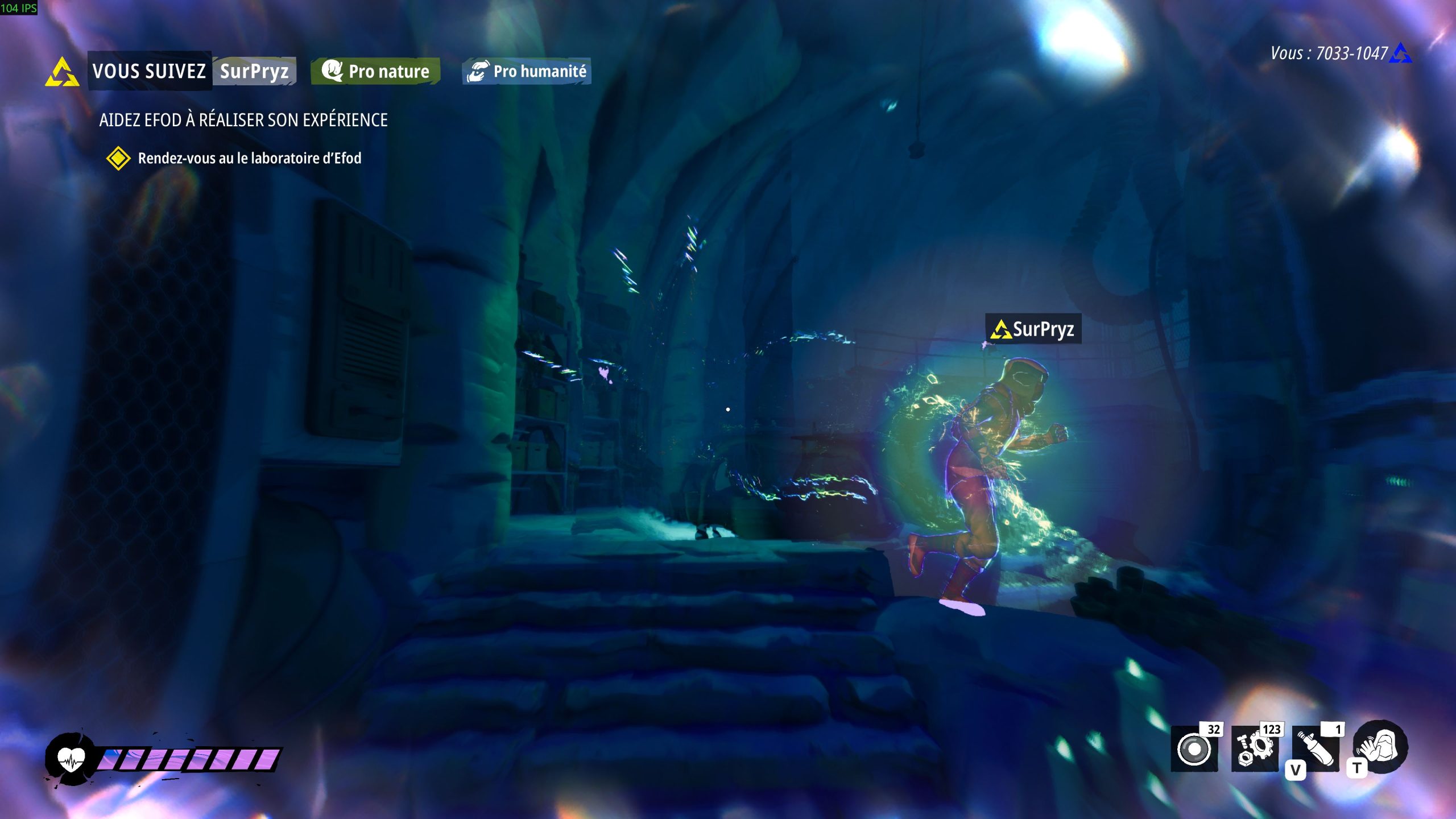Click the yellow diamond objective marker

(118, 158)
